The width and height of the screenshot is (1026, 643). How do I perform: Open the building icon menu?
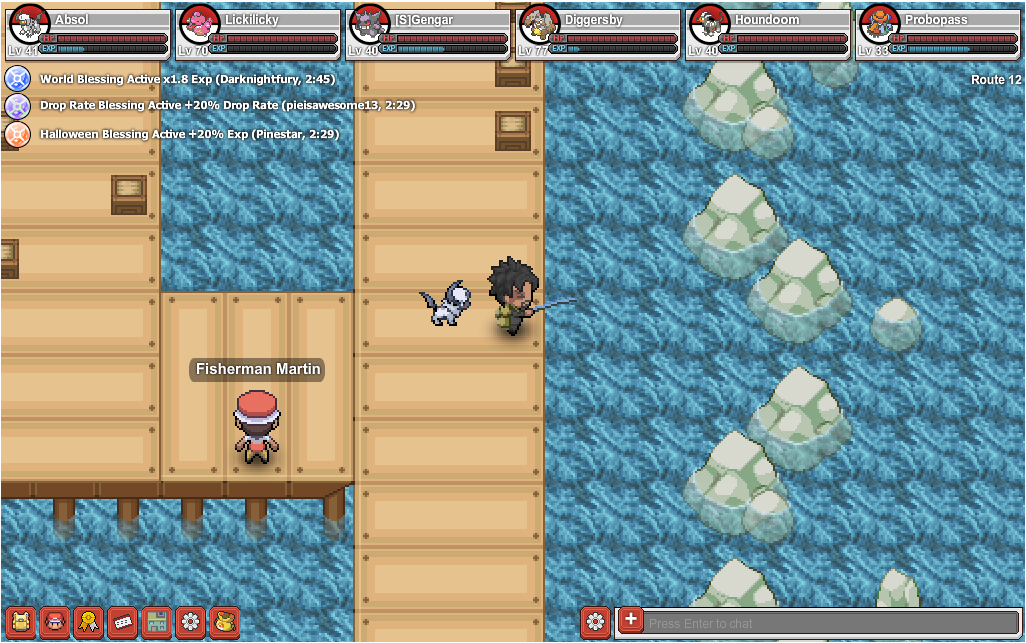point(156,622)
